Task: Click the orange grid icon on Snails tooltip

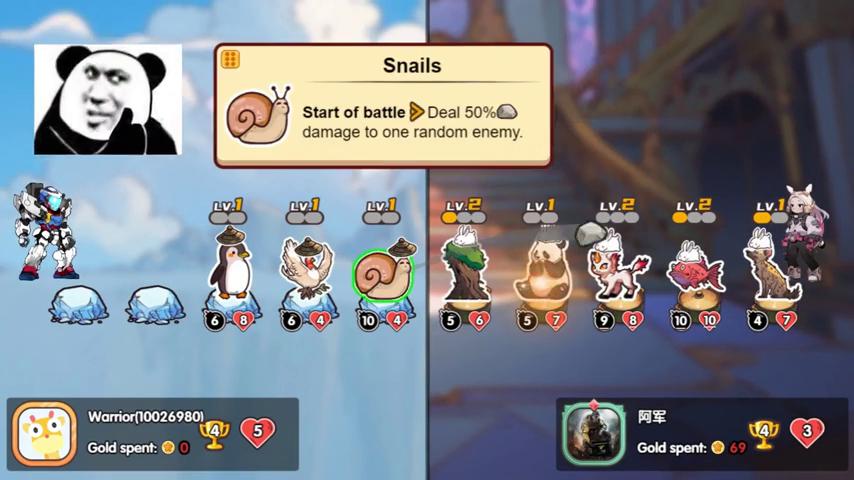Action: (x=230, y=59)
